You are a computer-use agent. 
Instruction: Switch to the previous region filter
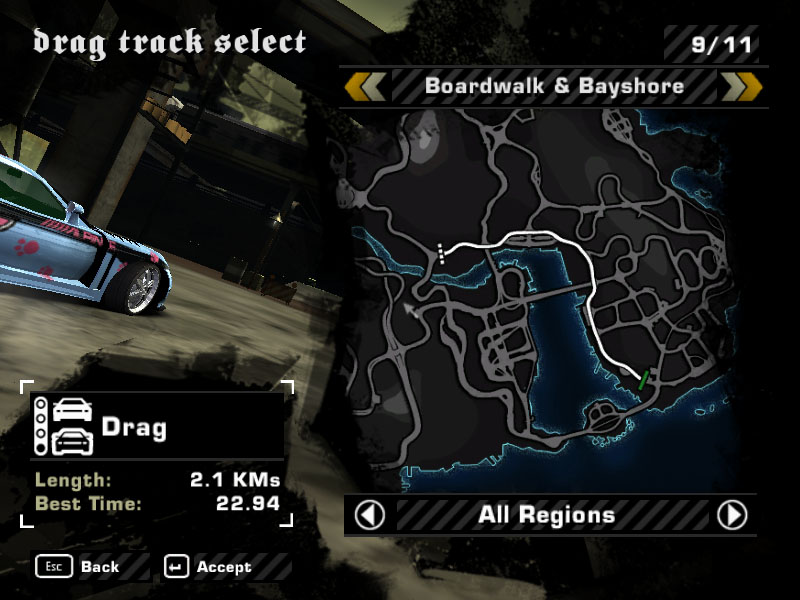click(x=371, y=515)
